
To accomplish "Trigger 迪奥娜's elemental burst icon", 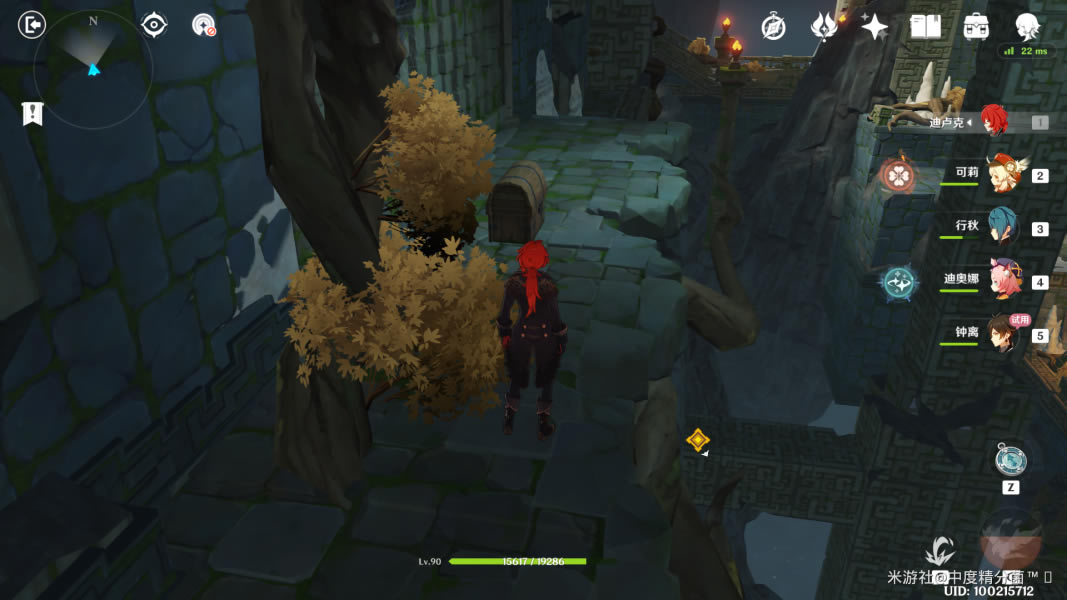I will [898, 283].
